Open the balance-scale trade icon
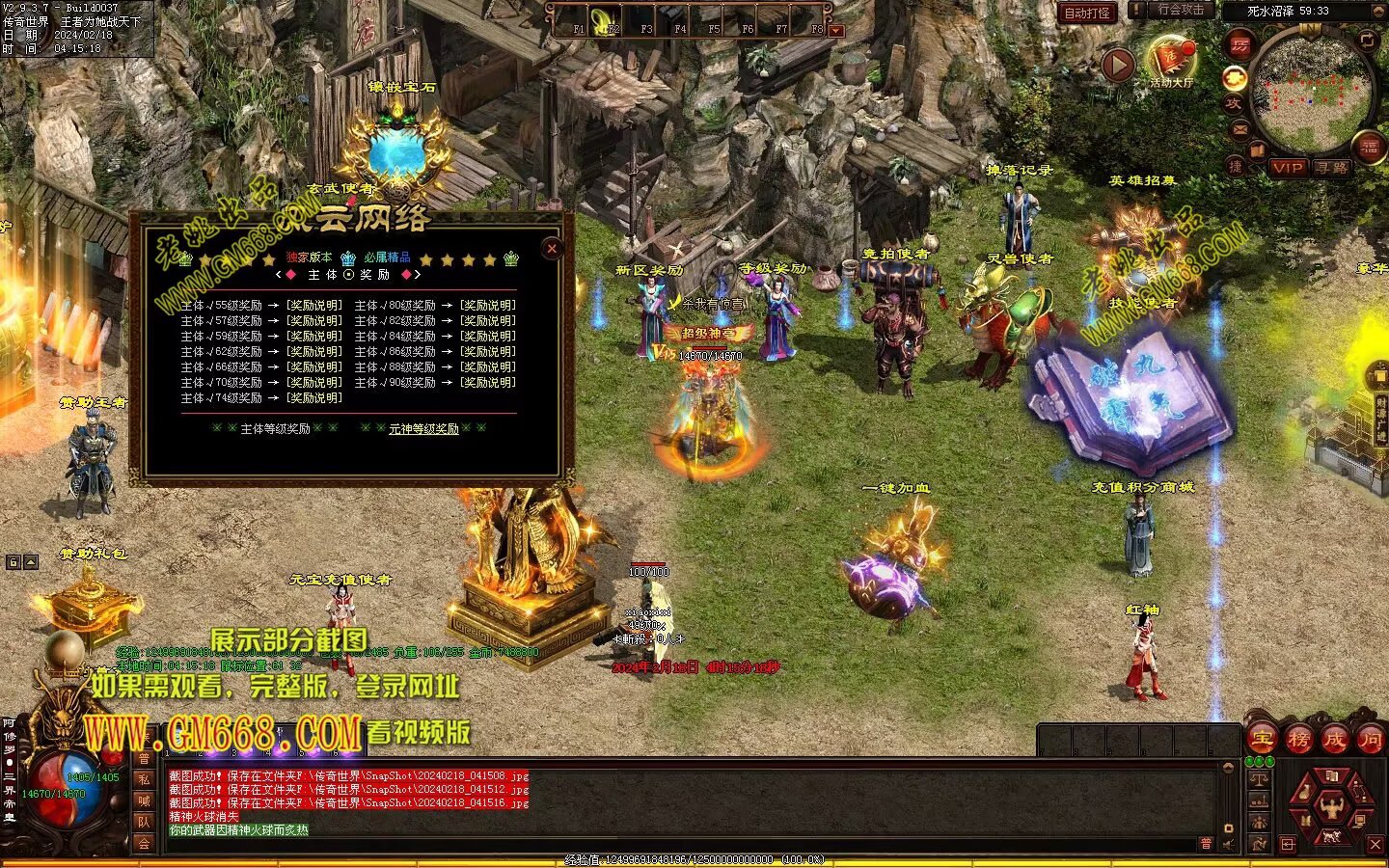The width and height of the screenshot is (1389, 868). [1259, 778]
